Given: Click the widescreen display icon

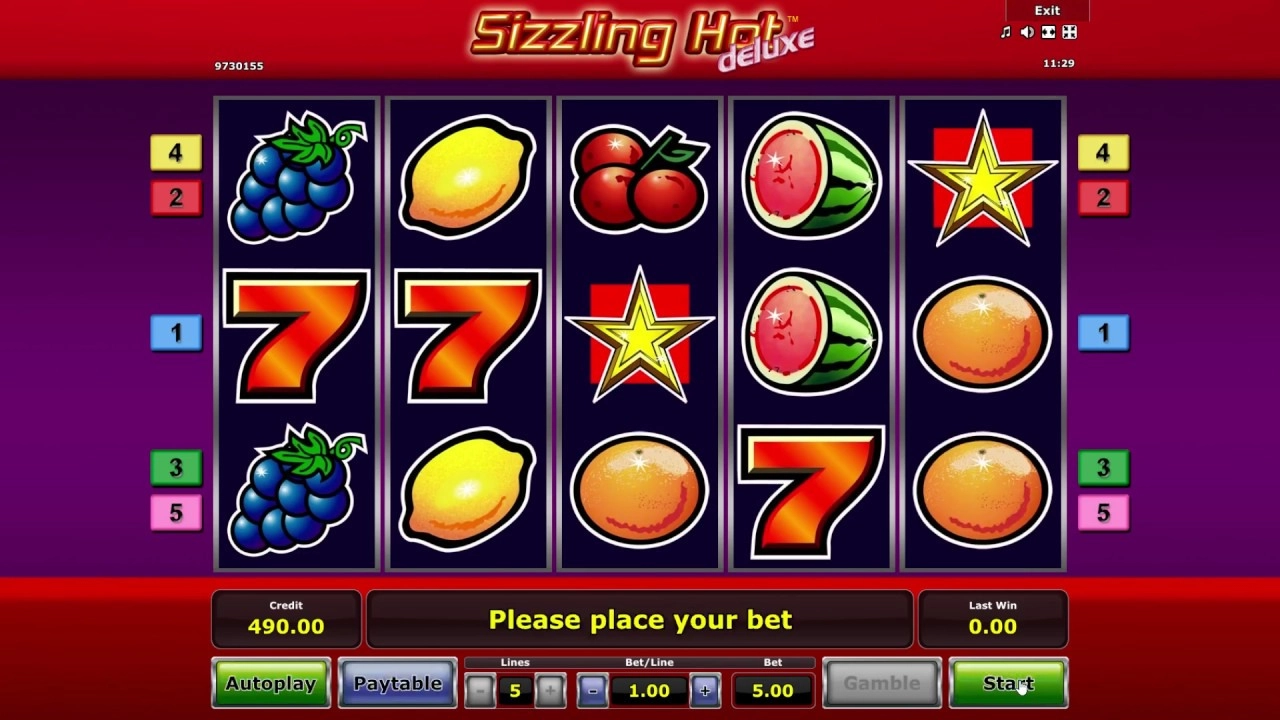Looking at the screenshot, I should [1048, 31].
